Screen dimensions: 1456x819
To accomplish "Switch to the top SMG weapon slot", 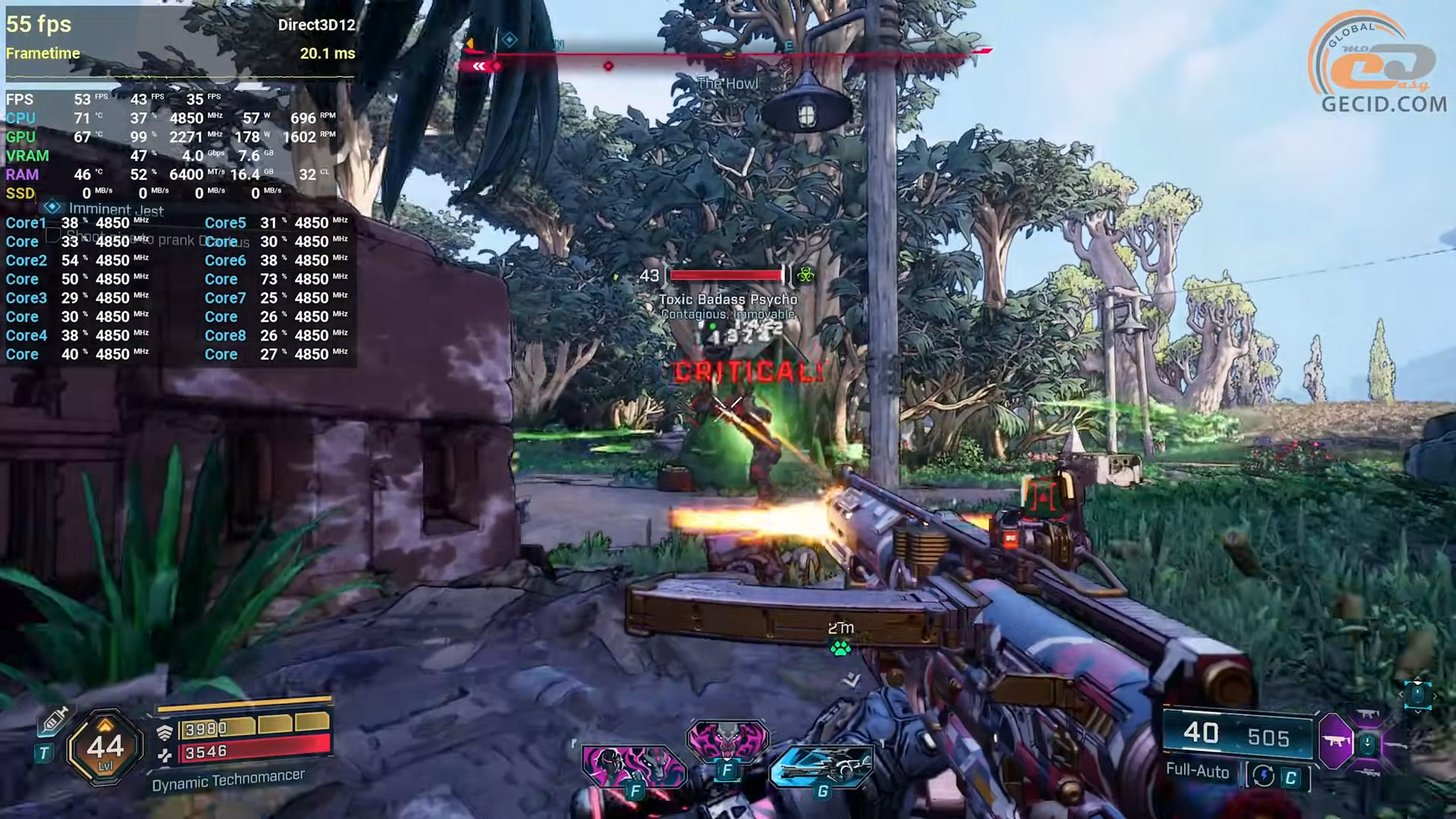I will pyautogui.click(x=1368, y=714).
